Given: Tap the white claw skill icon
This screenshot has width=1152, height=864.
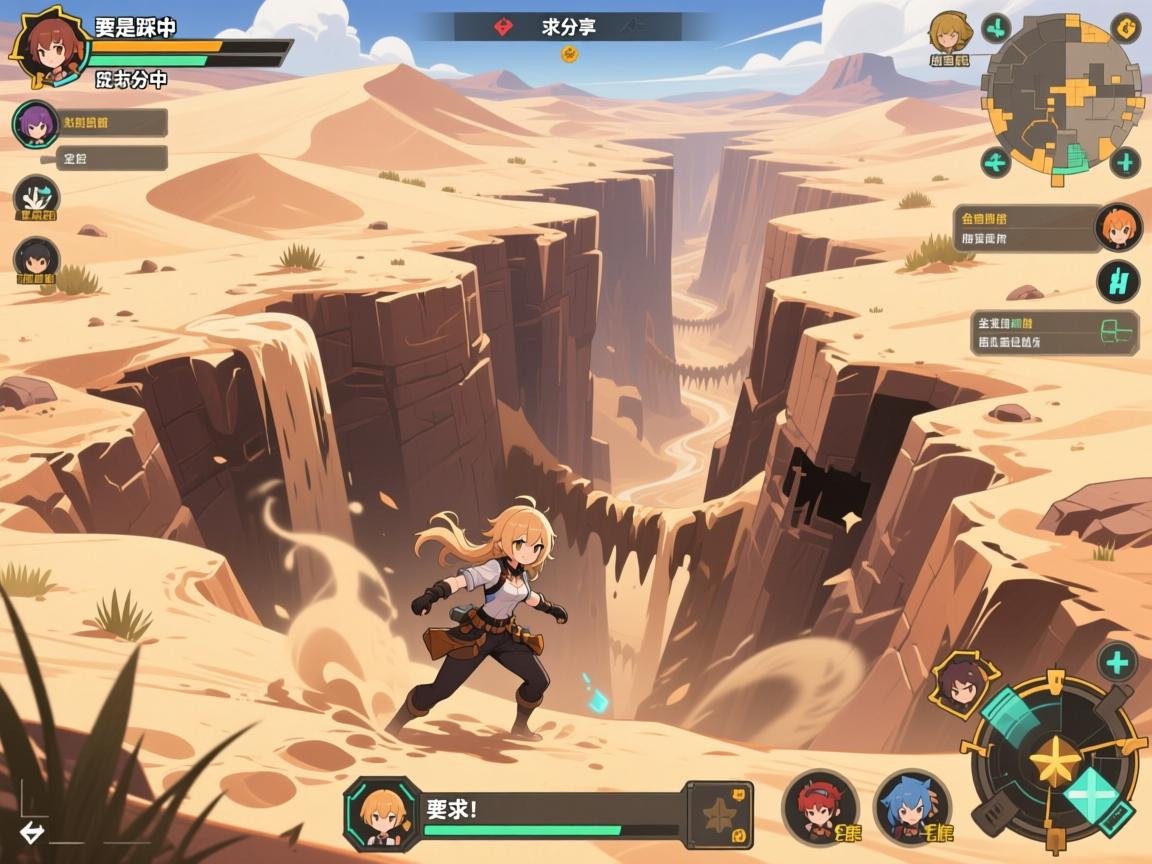Looking at the screenshot, I should pos(36,197).
